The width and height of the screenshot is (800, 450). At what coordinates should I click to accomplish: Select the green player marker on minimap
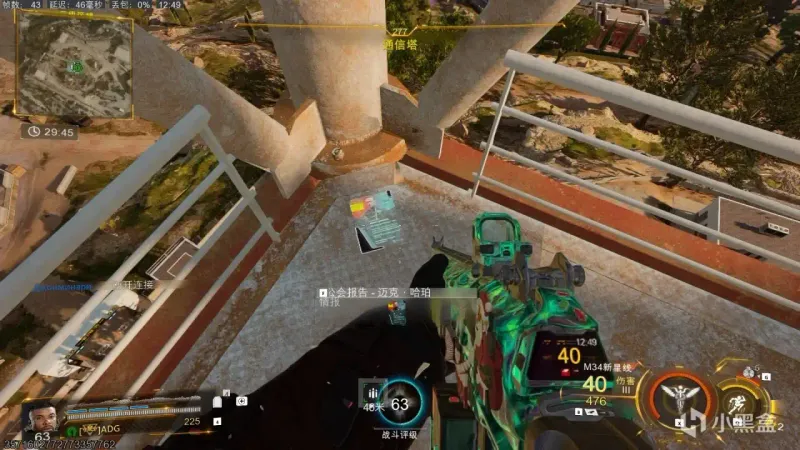(x=75, y=66)
